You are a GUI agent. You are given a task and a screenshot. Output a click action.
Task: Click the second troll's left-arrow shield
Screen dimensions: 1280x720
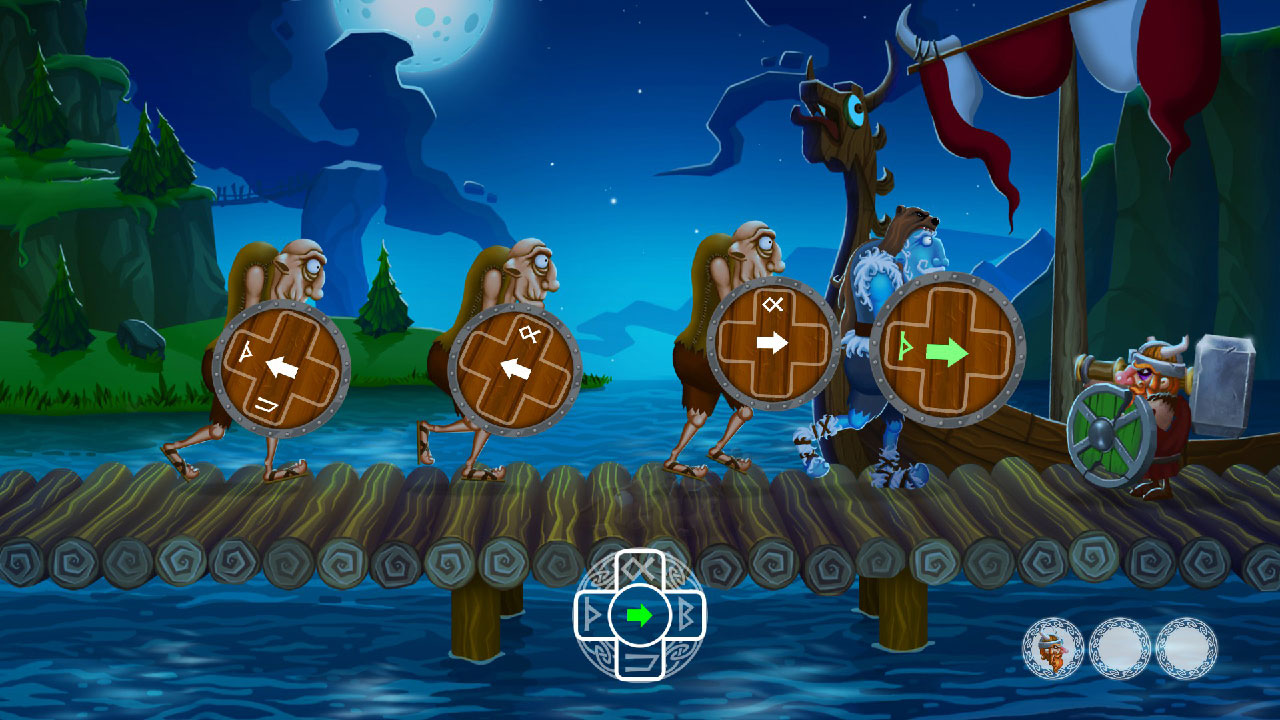pyautogui.click(x=515, y=365)
